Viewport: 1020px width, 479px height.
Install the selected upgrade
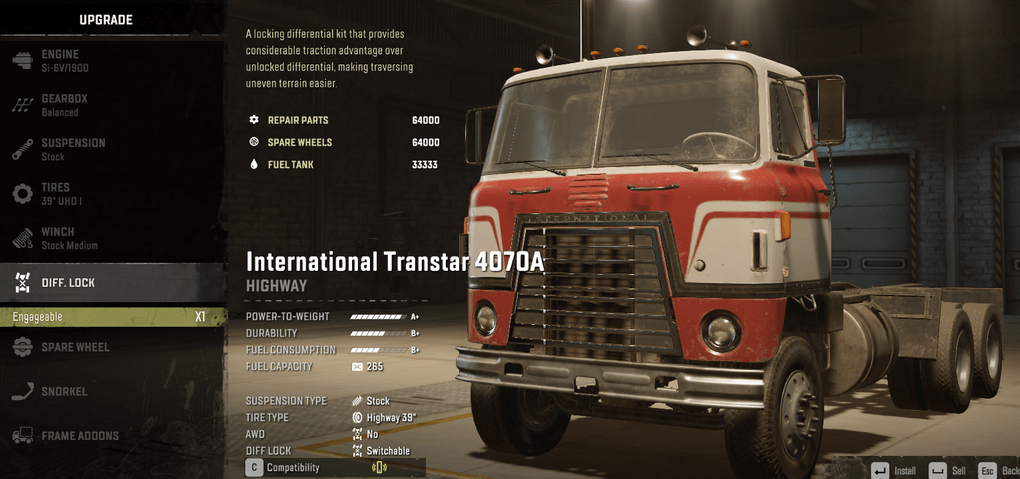(x=894, y=470)
